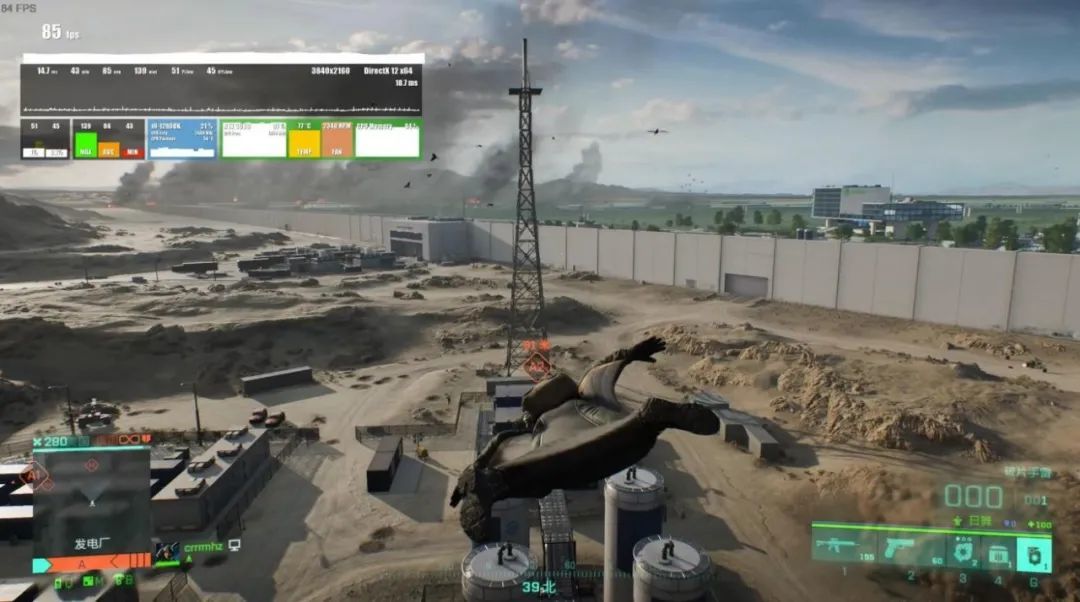Click the blue CPU usage panel
Screen dimensions: 1080x602
click(x=182, y=139)
